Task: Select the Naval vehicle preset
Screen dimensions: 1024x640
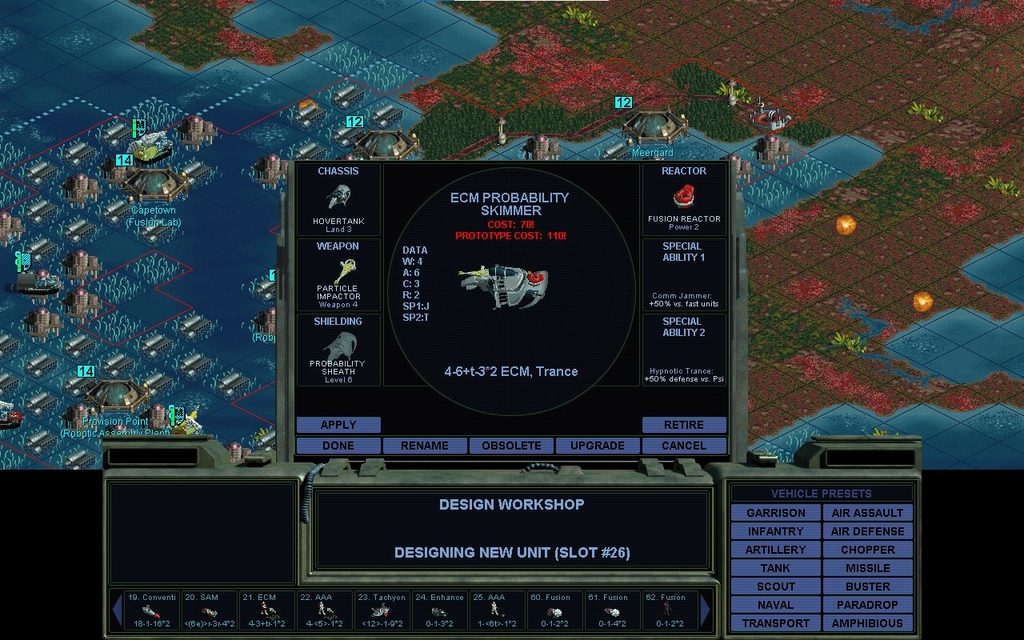Action: click(x=775, y=605)
